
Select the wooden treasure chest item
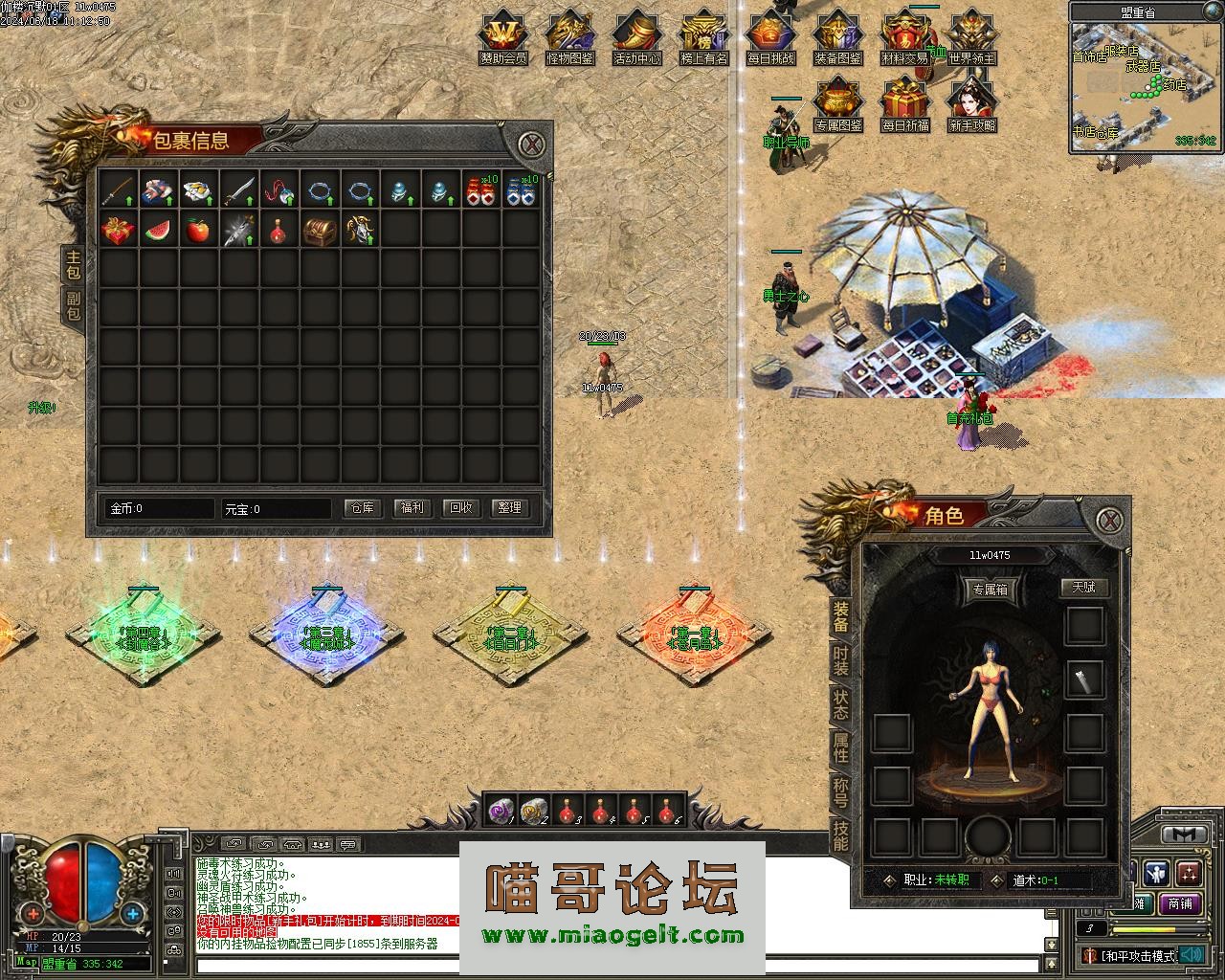pos(319,231)
